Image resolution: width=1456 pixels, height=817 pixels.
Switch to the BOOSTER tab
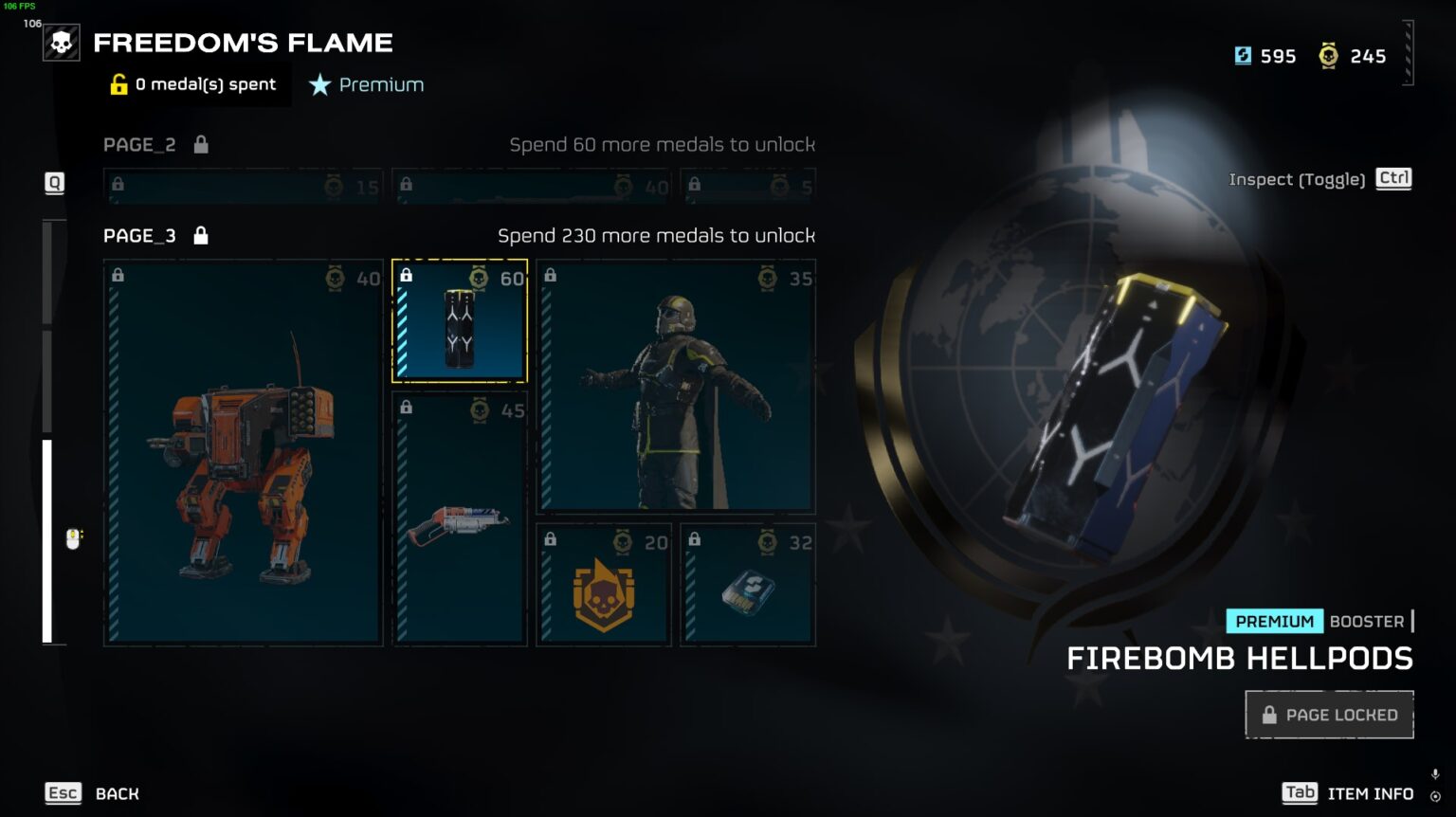coord(1366,621)
